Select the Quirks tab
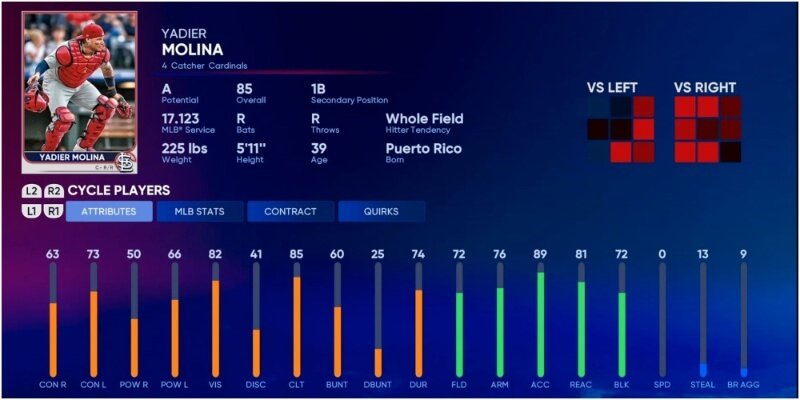Screen dimensions: 800x400 (x=381, y=212)
